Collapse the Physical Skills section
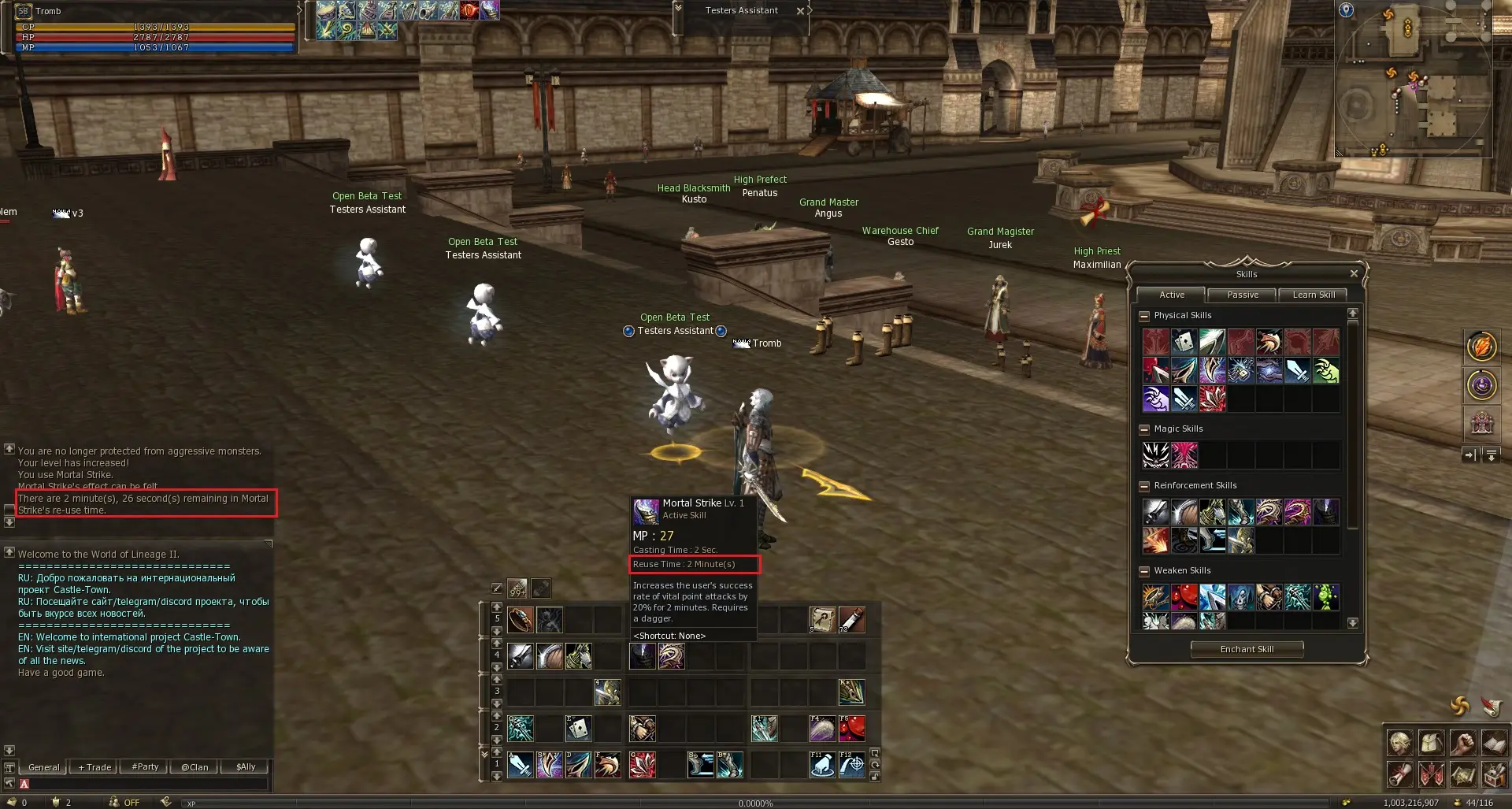Screen dimensions: 1512x809 tap(1144, 316)
